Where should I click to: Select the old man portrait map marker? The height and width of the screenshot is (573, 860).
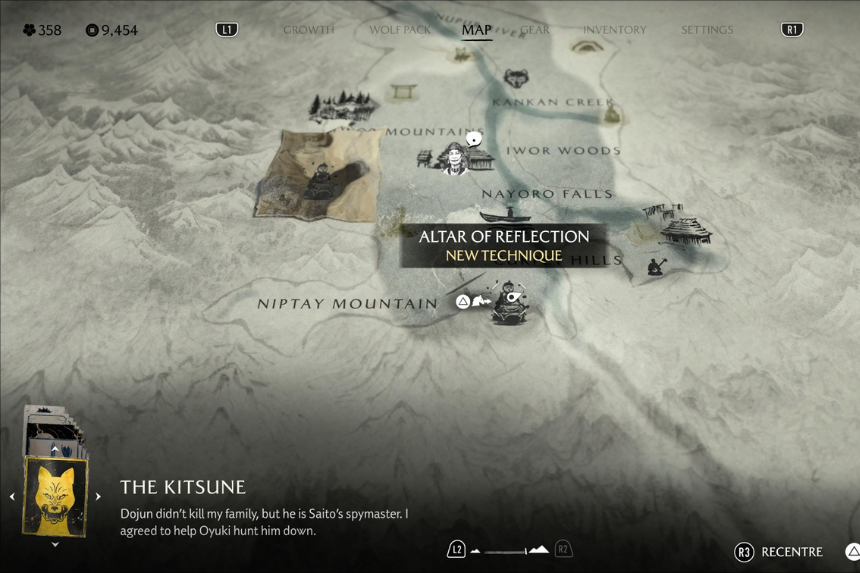click(456, 158)
